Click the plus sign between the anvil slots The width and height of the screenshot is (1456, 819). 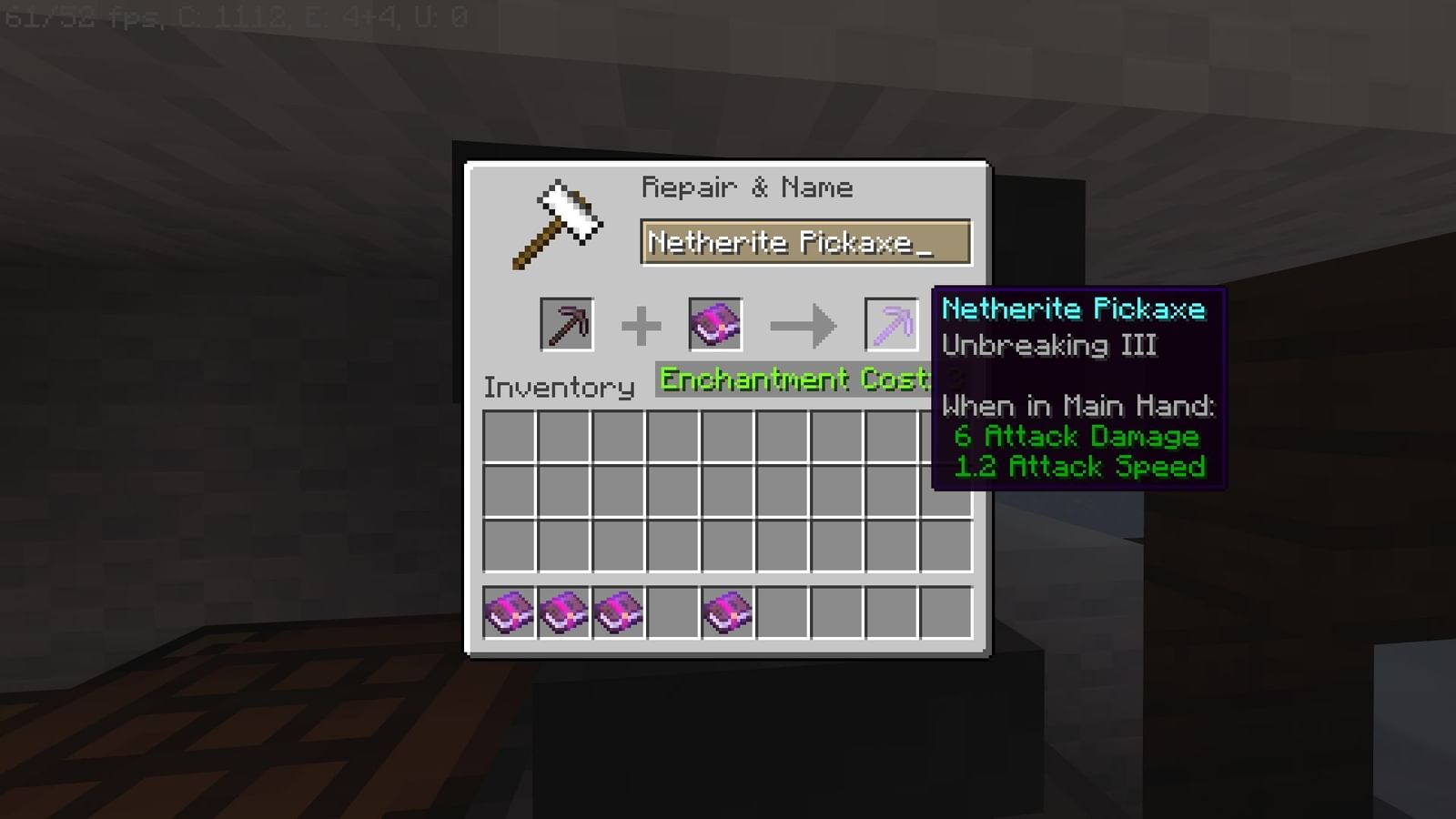(x=643, y=325)
